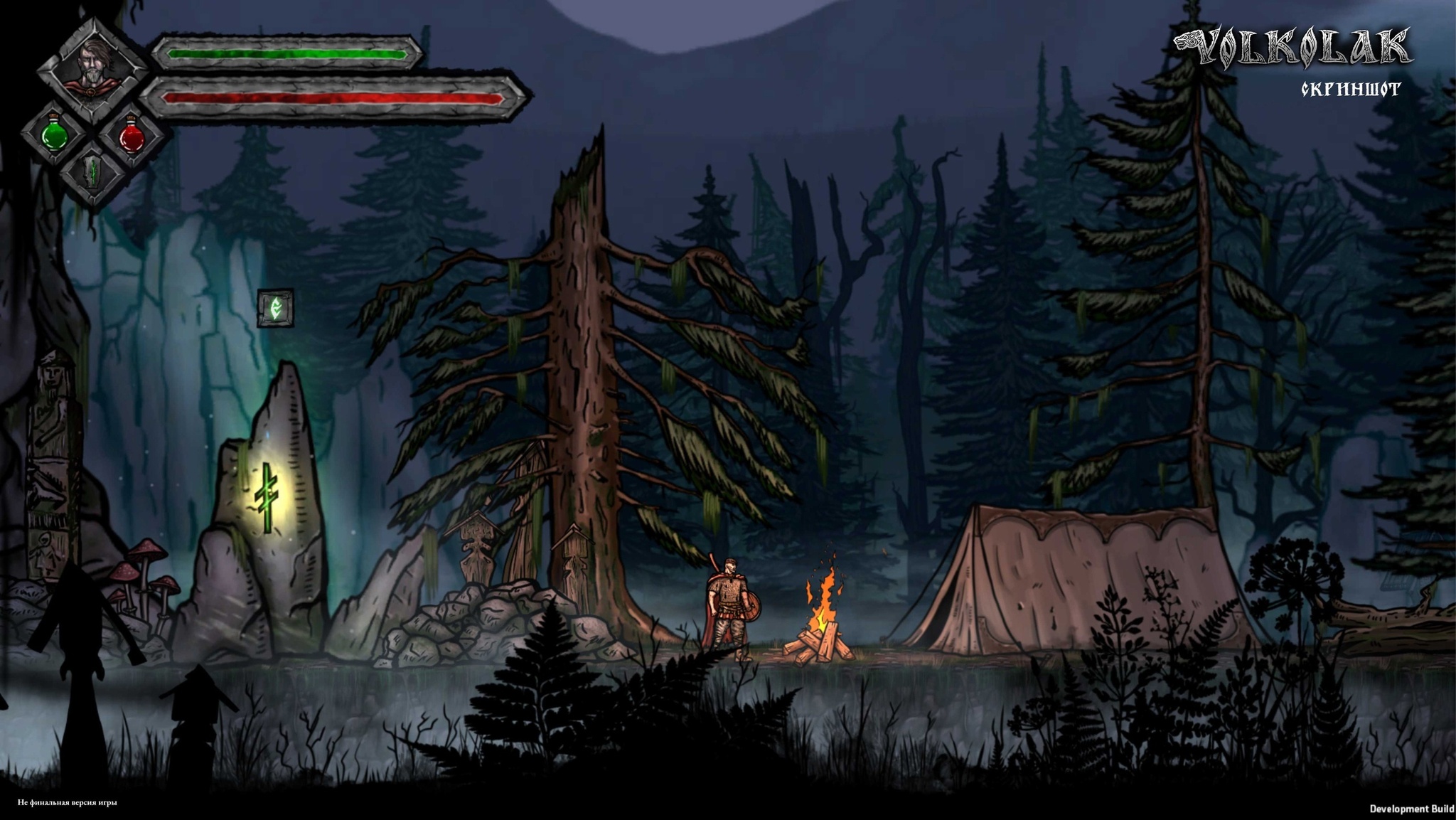Select the red potion flask slot
The width and height of the screenshot is (1456, 820).
point(132,135)
